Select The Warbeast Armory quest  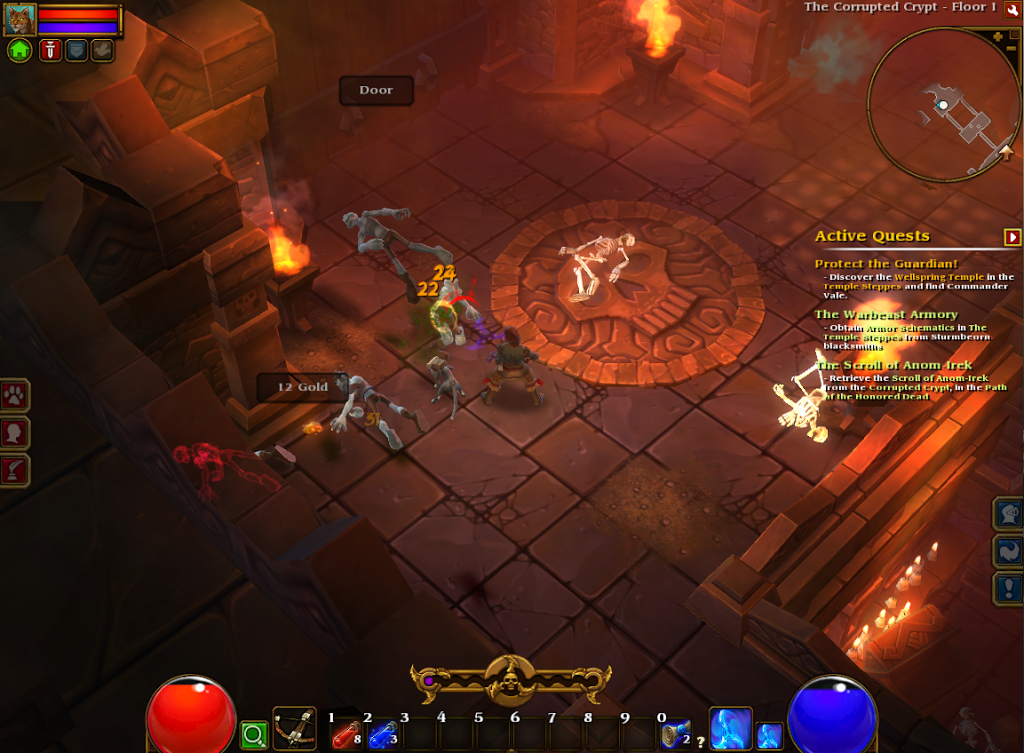(872, 315)
